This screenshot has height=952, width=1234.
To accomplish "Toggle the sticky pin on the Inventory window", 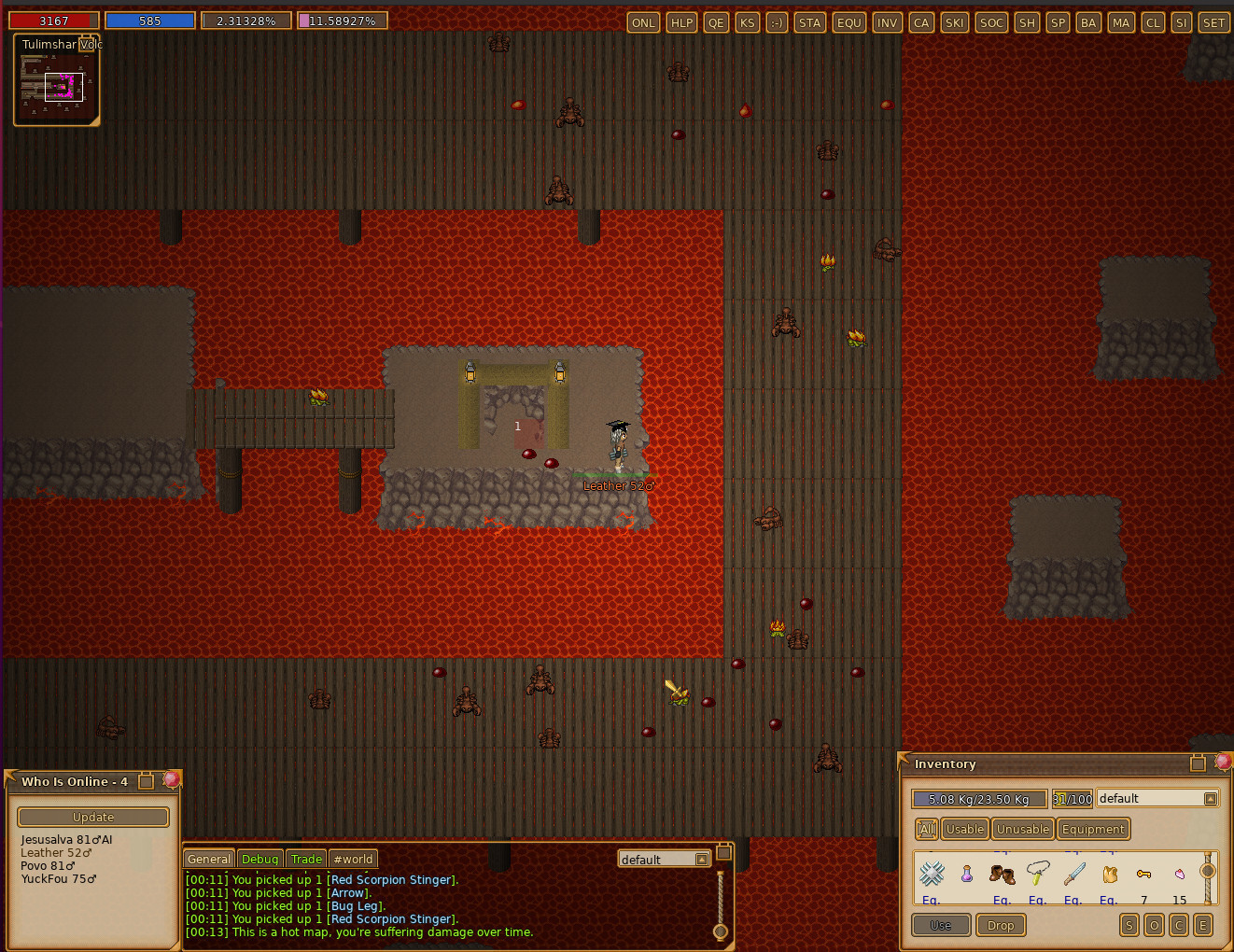I will pos(1197,763).
